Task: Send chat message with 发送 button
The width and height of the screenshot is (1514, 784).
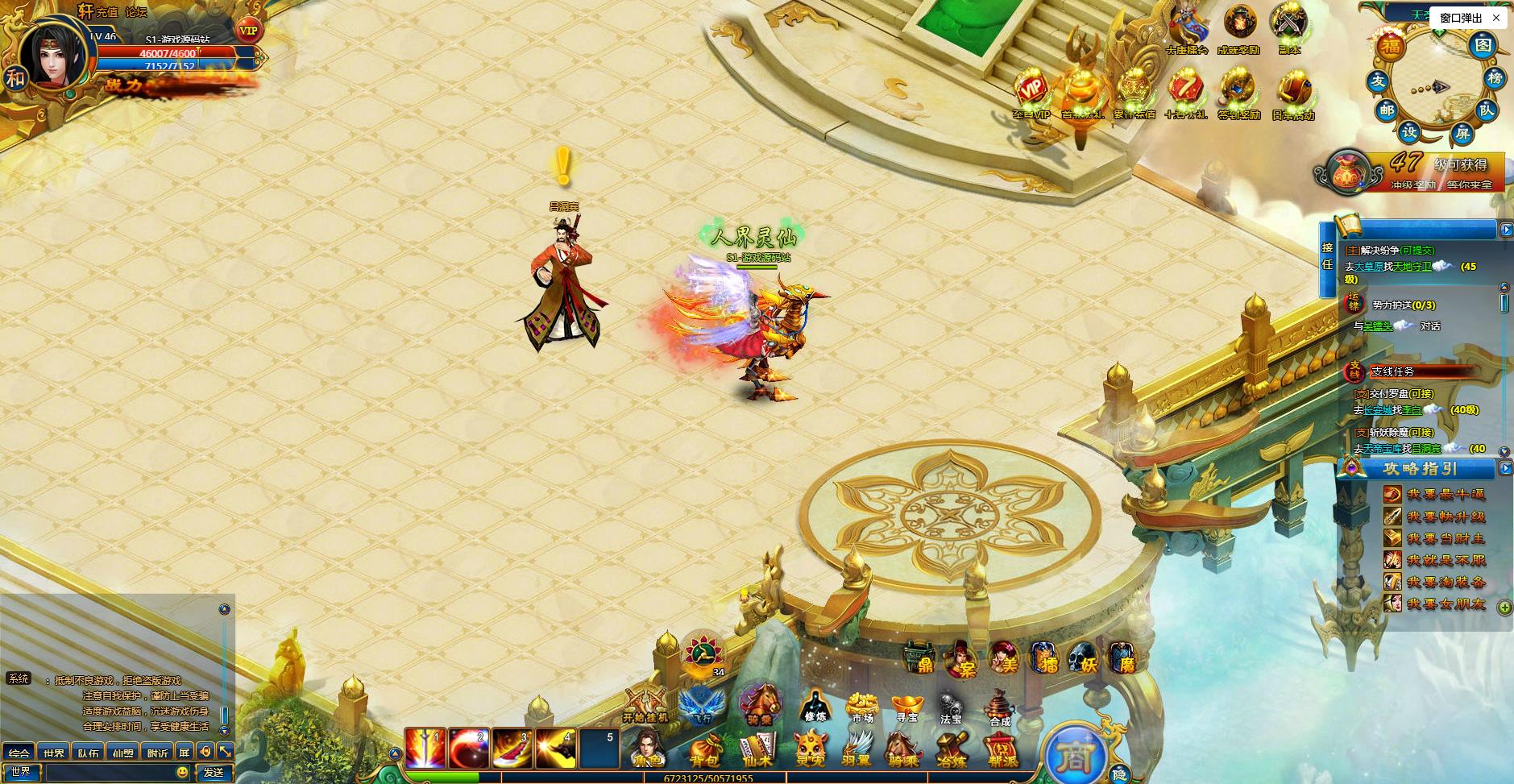Action: 214,772
